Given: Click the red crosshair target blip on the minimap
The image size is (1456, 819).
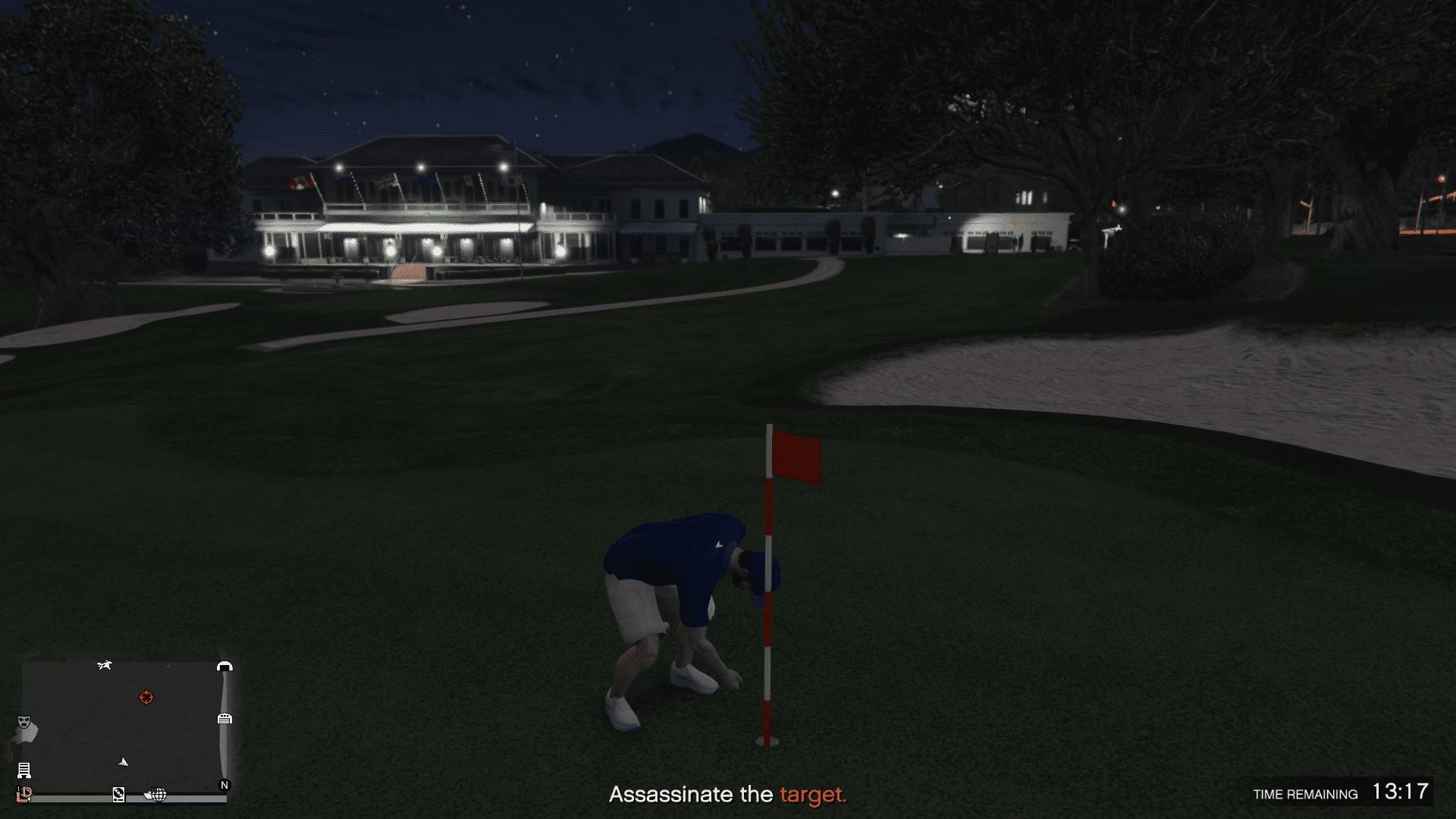Looking at the screenshot, I should (x=146, y=697).
